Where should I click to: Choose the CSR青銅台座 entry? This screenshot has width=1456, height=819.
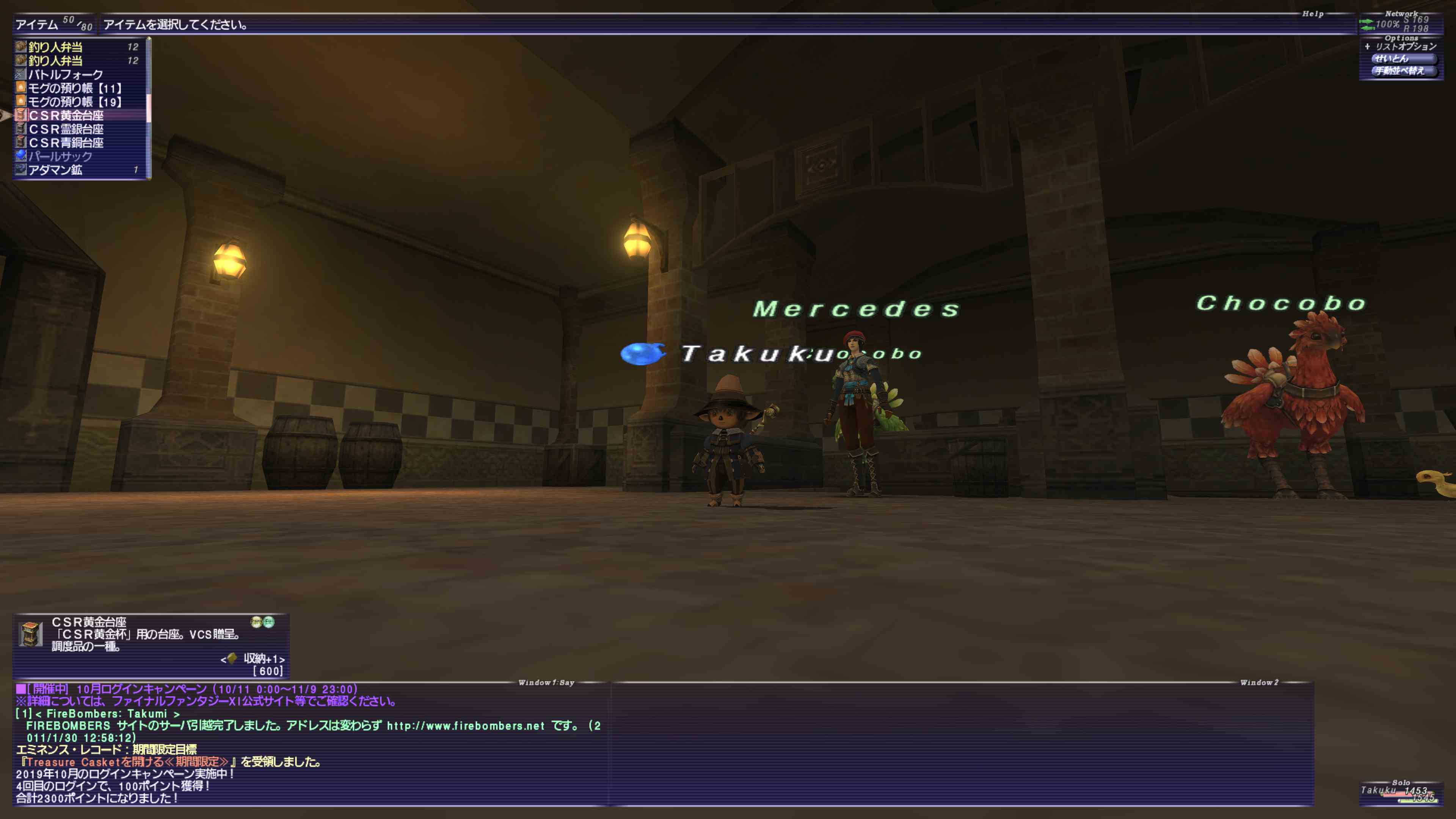tap(66, 143)
